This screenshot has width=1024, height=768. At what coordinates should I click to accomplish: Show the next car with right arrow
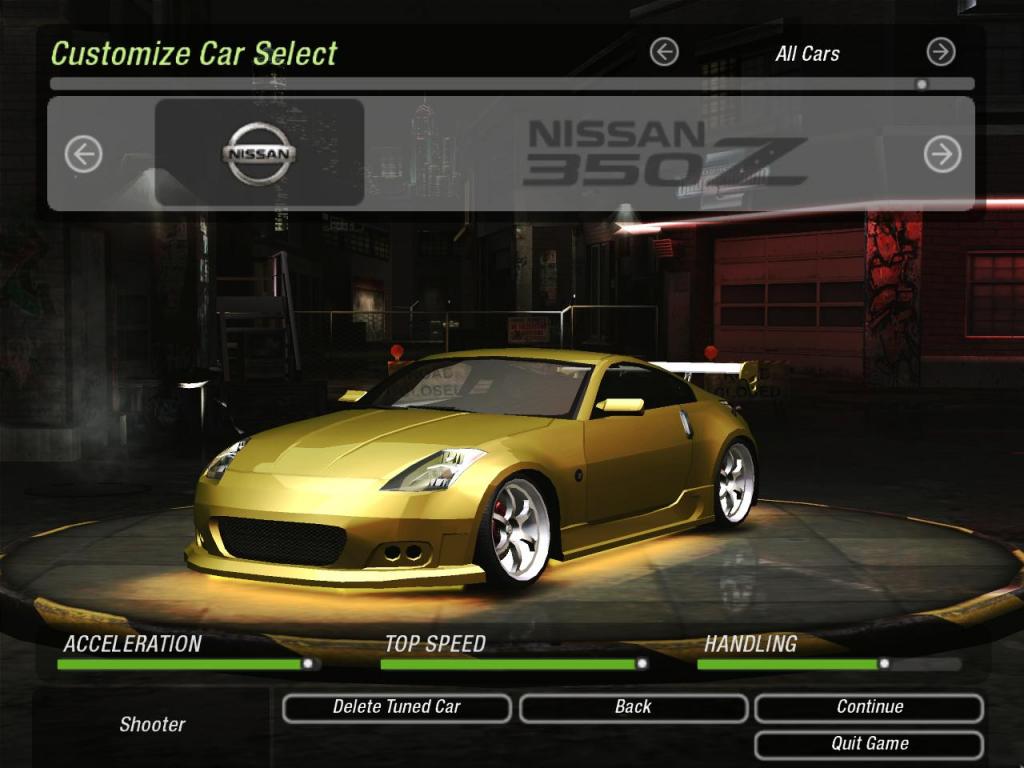tap(942, 154)
